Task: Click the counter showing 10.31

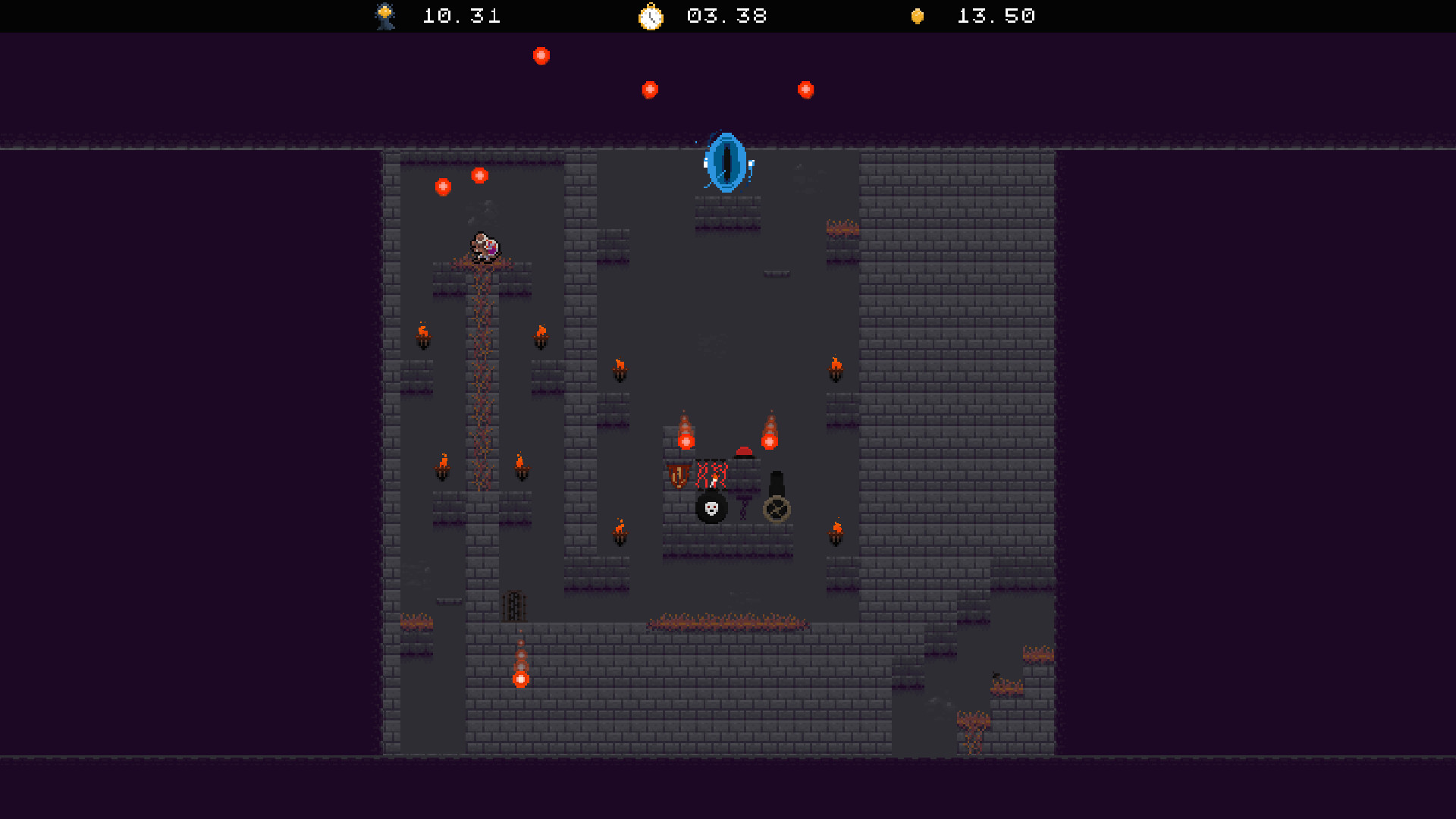Action: [460, 16]
